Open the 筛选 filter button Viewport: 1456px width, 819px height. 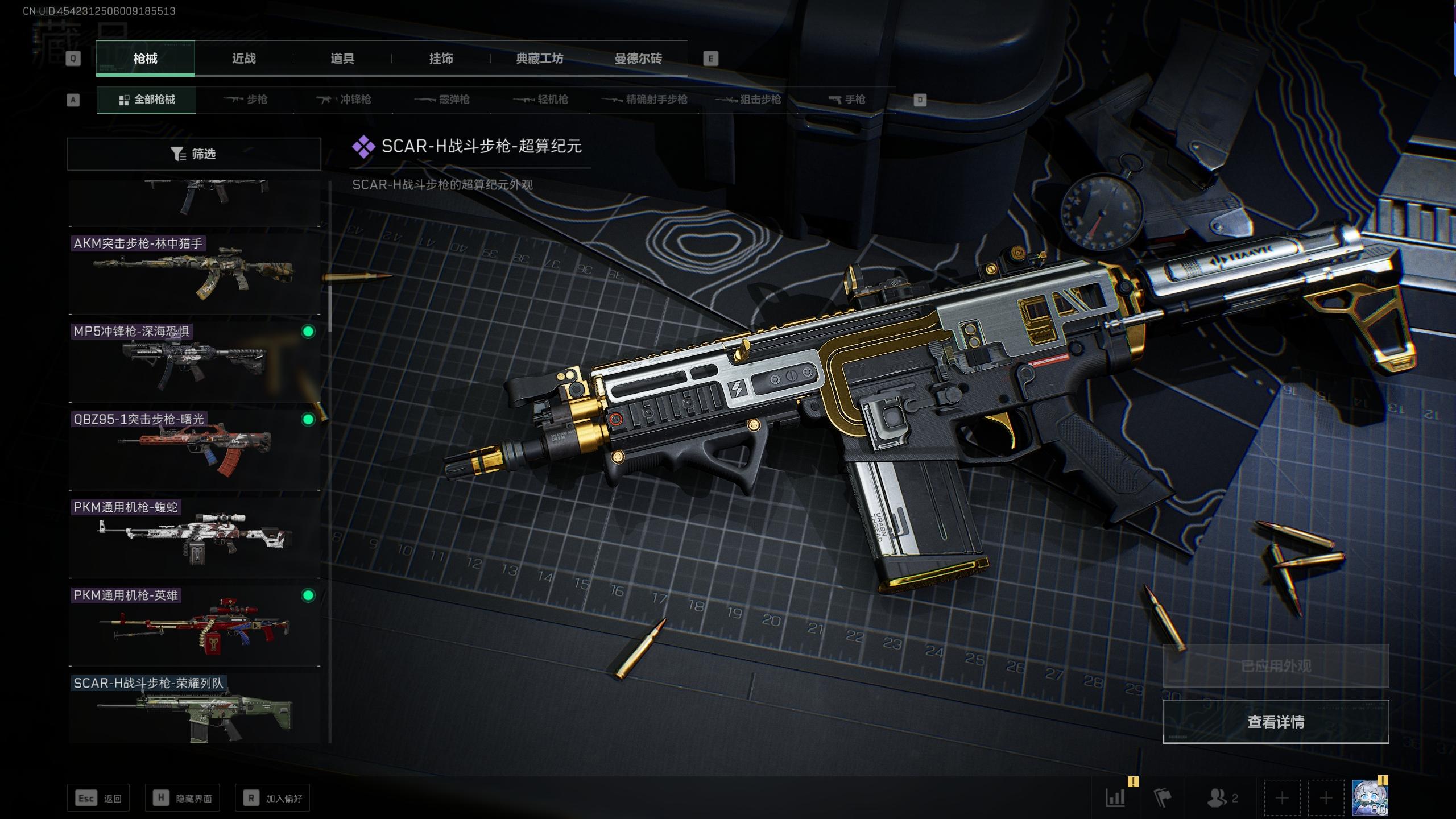pos(194,154)
